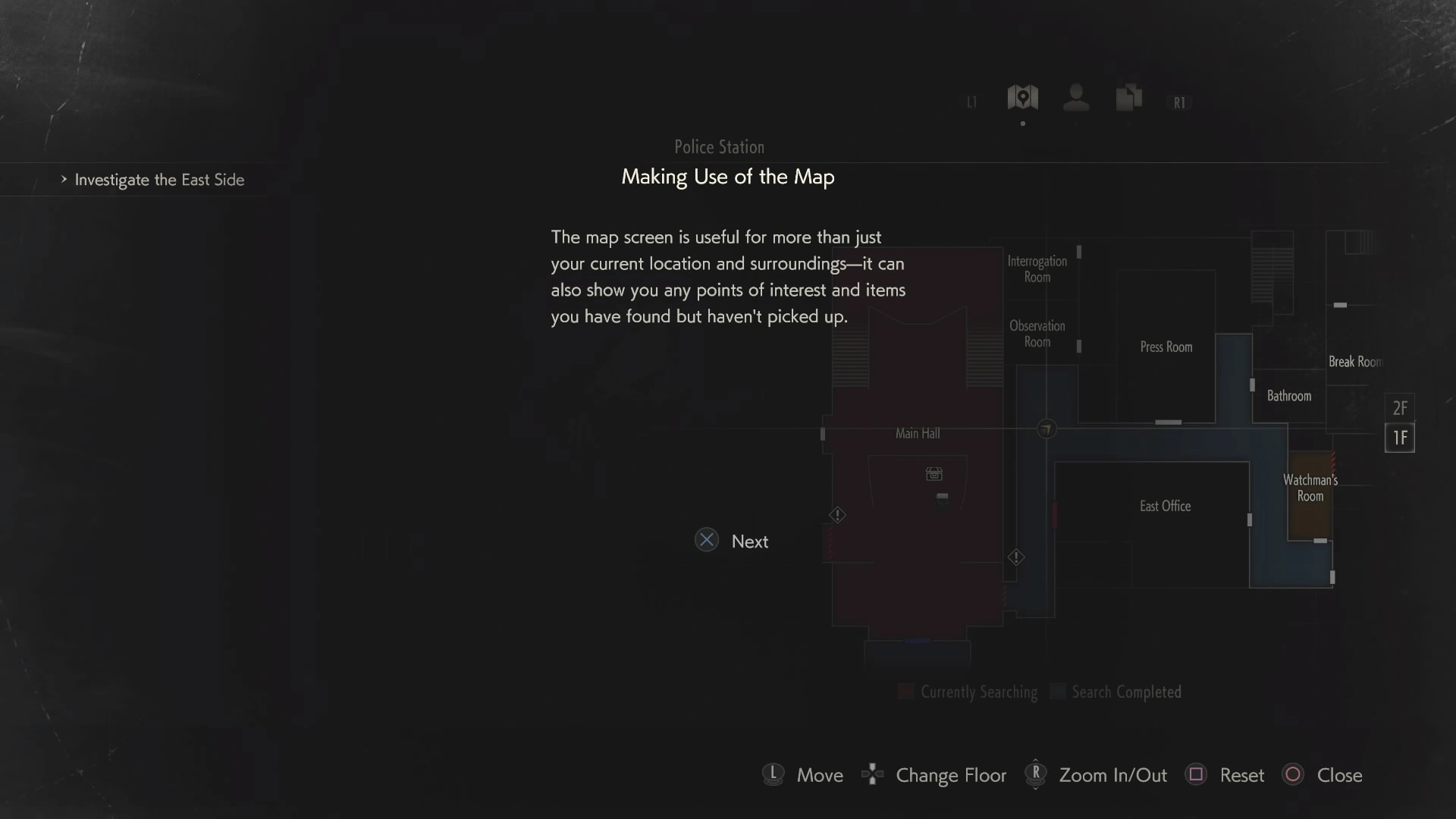Switch to the 2F floor
1456x819 pixels.
tap(1400, 407)
